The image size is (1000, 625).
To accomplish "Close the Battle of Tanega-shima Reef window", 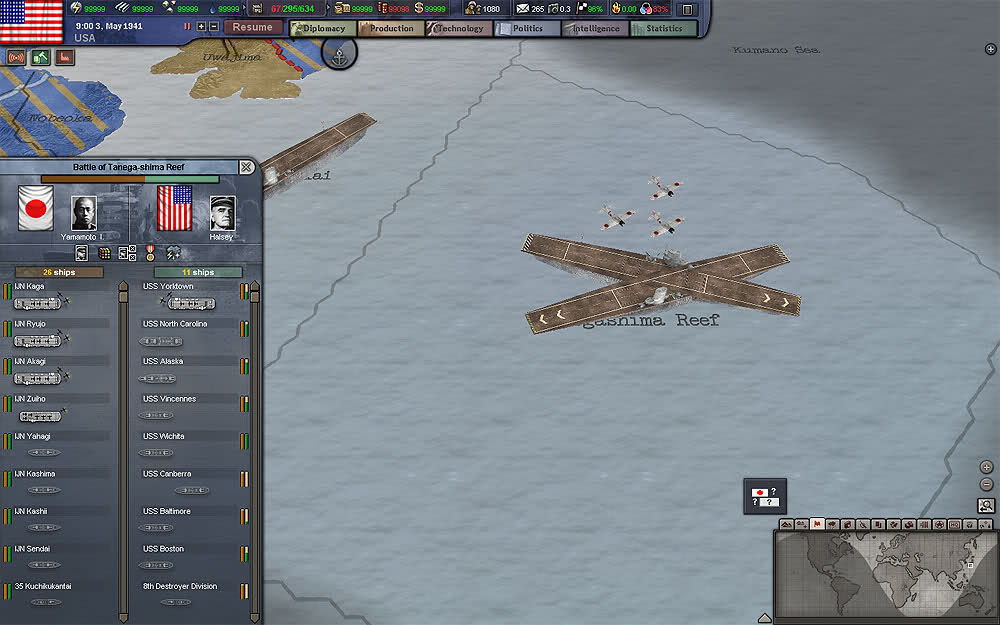I will pos(246,167).
